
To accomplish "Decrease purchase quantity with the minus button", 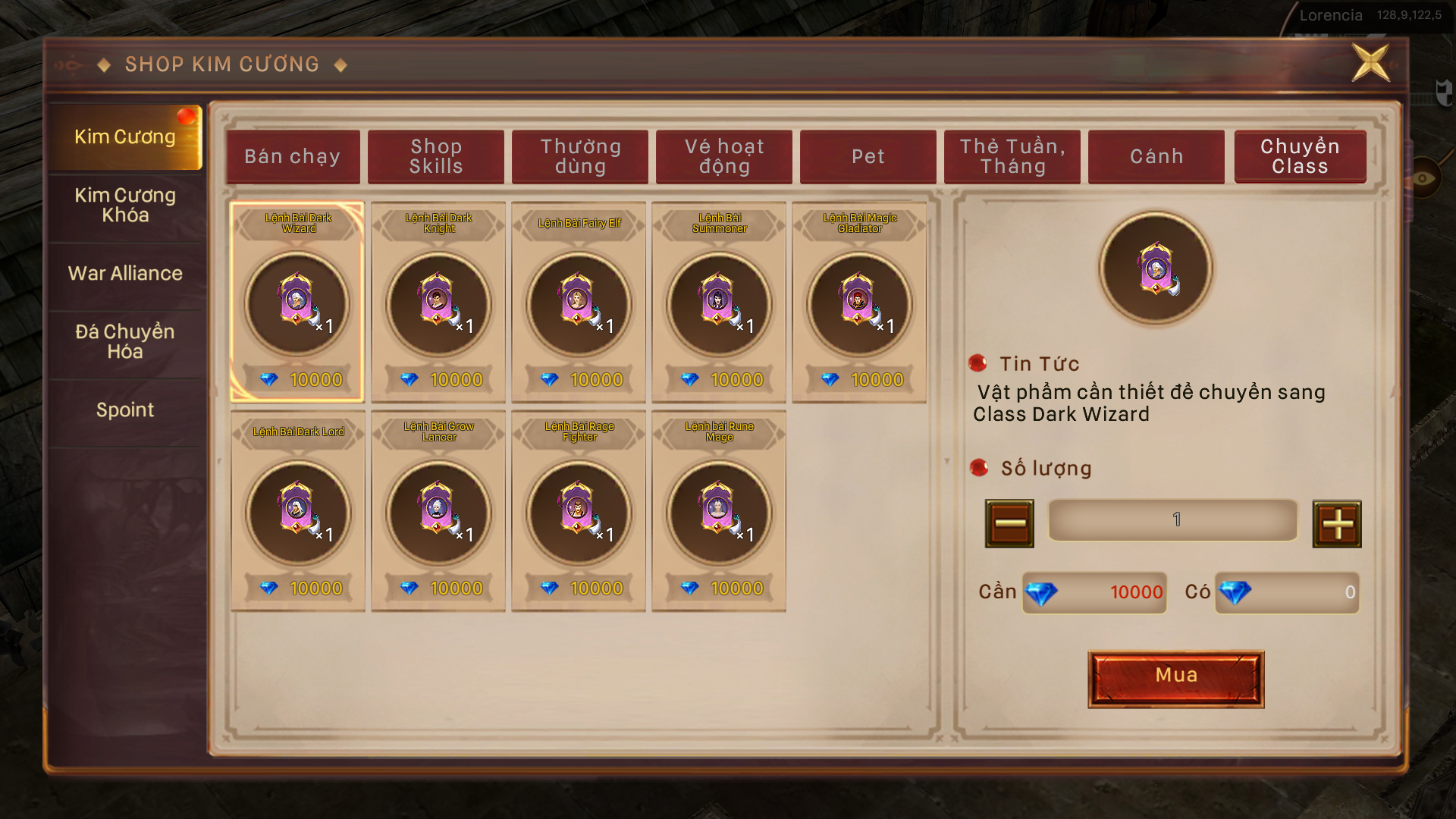I will pyautogui.click(x=1009, y=524).
